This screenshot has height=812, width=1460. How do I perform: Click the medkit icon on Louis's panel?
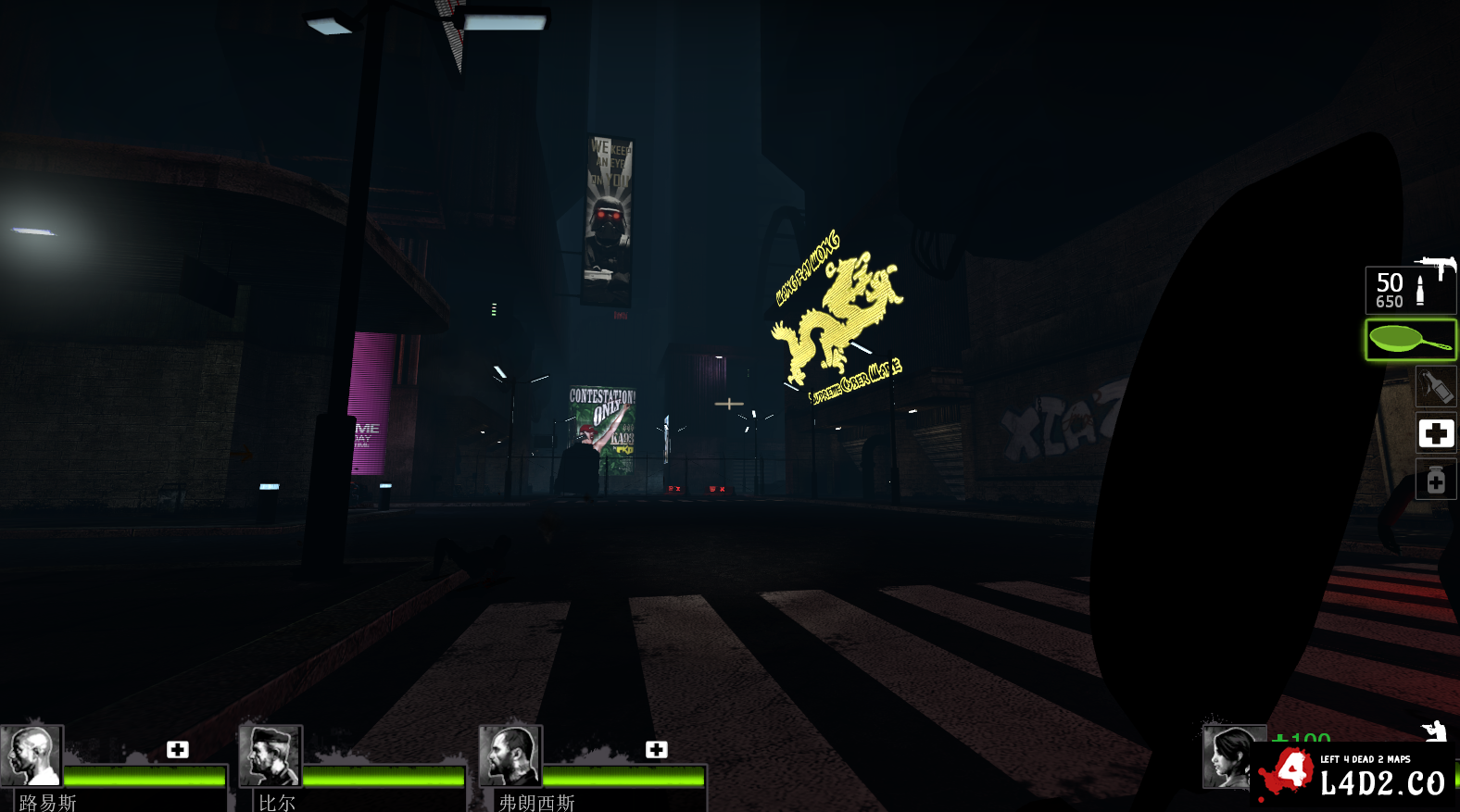tap(178, 749)
